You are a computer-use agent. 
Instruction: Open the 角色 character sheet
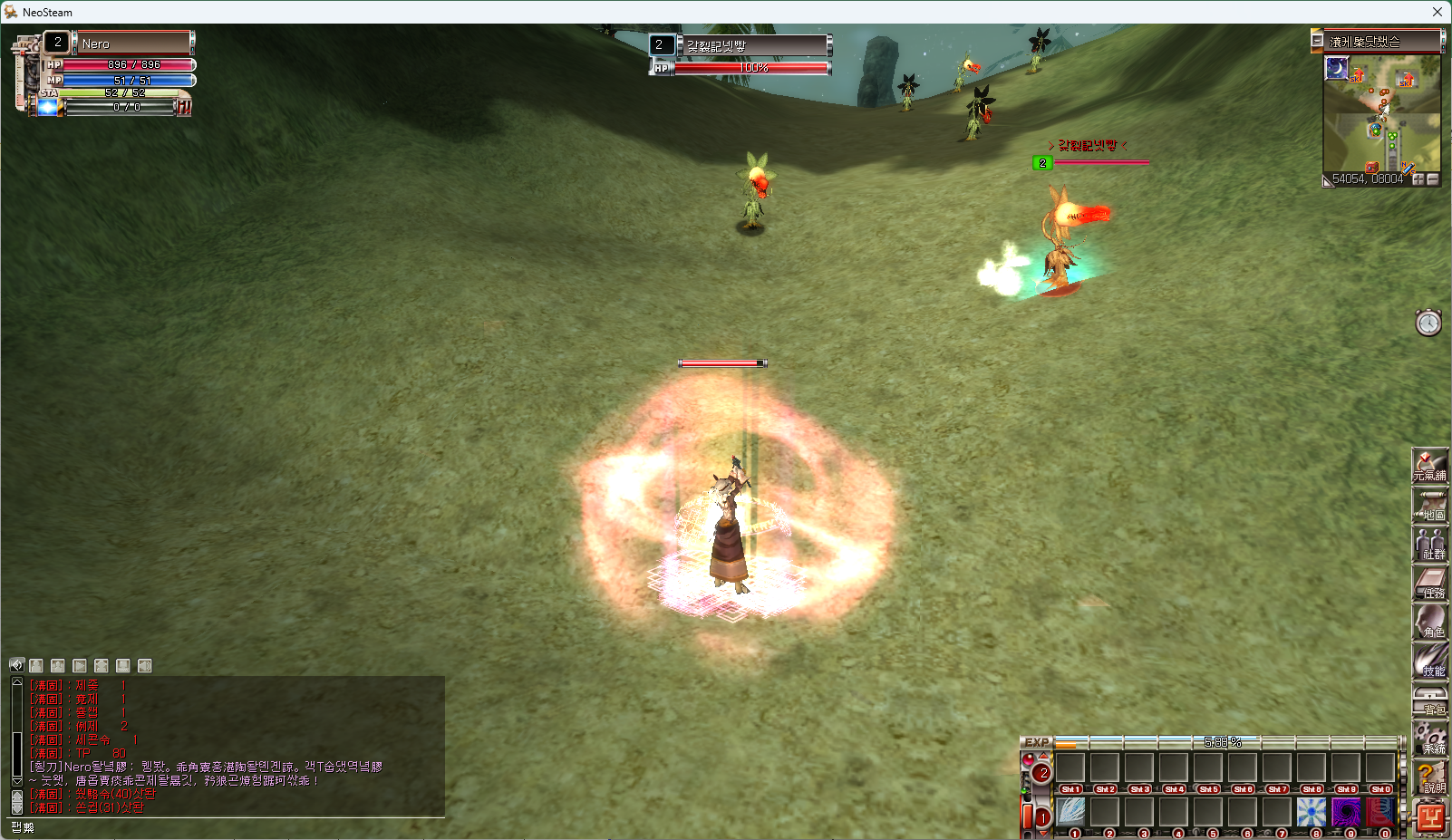click(x=1429, y=623)
